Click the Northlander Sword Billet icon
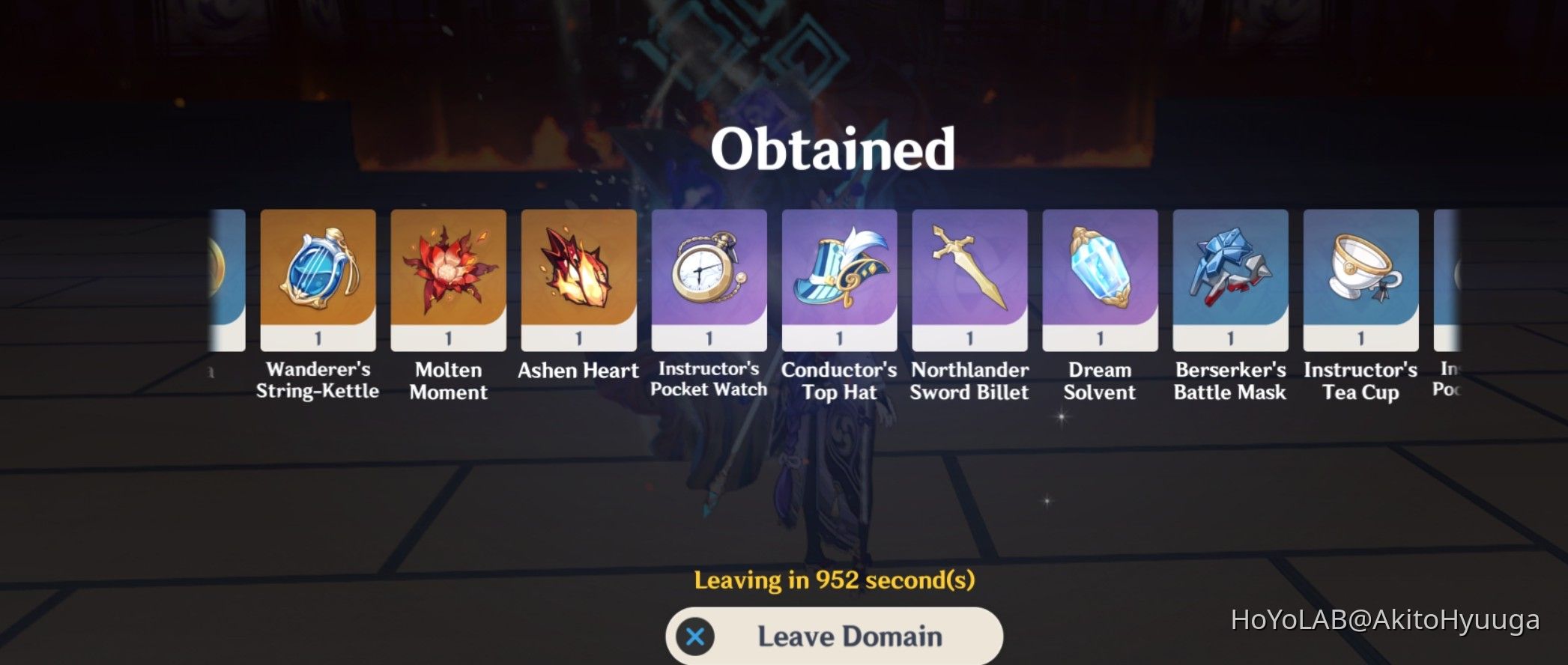 969,279
